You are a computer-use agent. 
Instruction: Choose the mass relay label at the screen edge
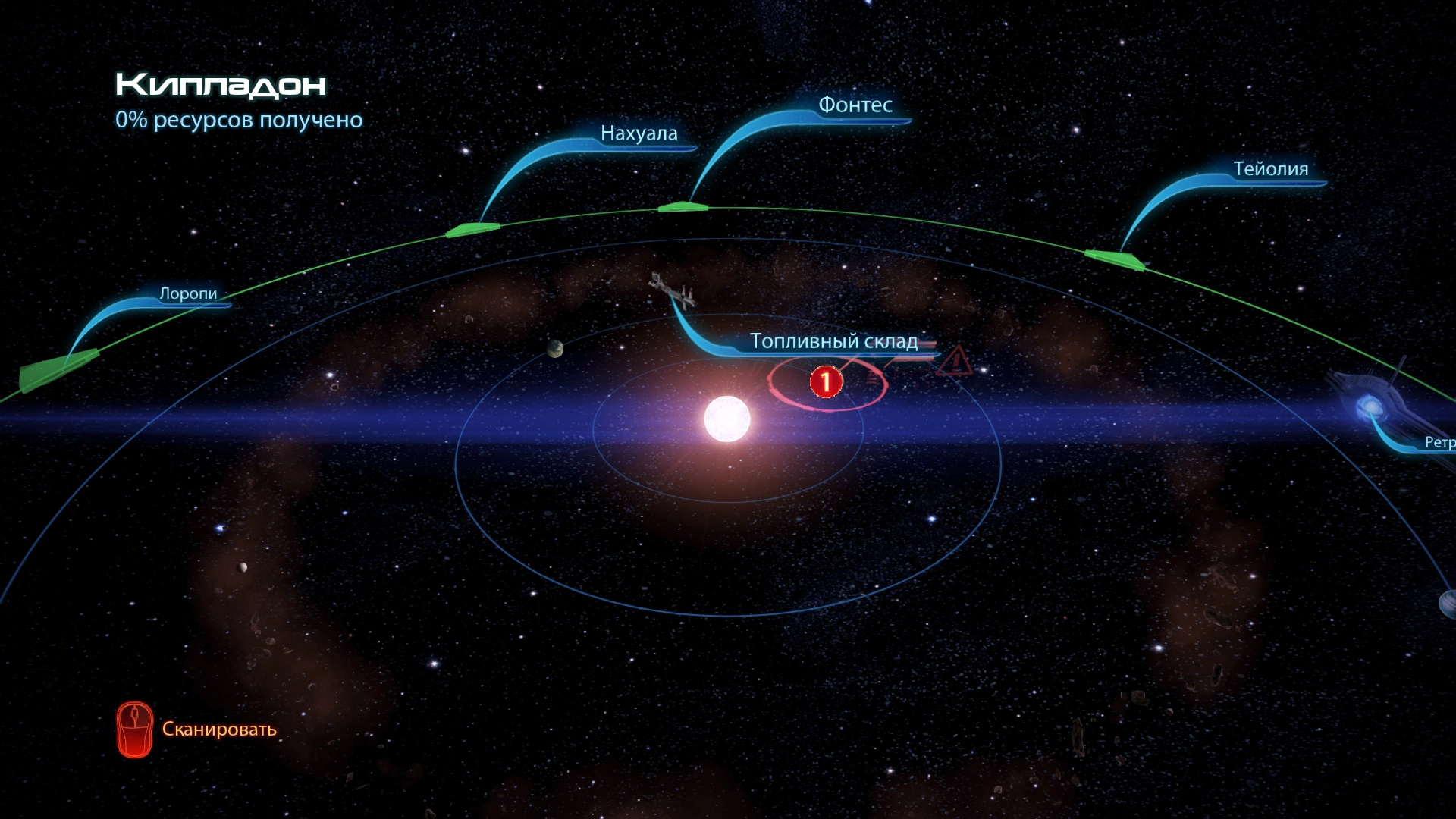[x=1439, y=442]
